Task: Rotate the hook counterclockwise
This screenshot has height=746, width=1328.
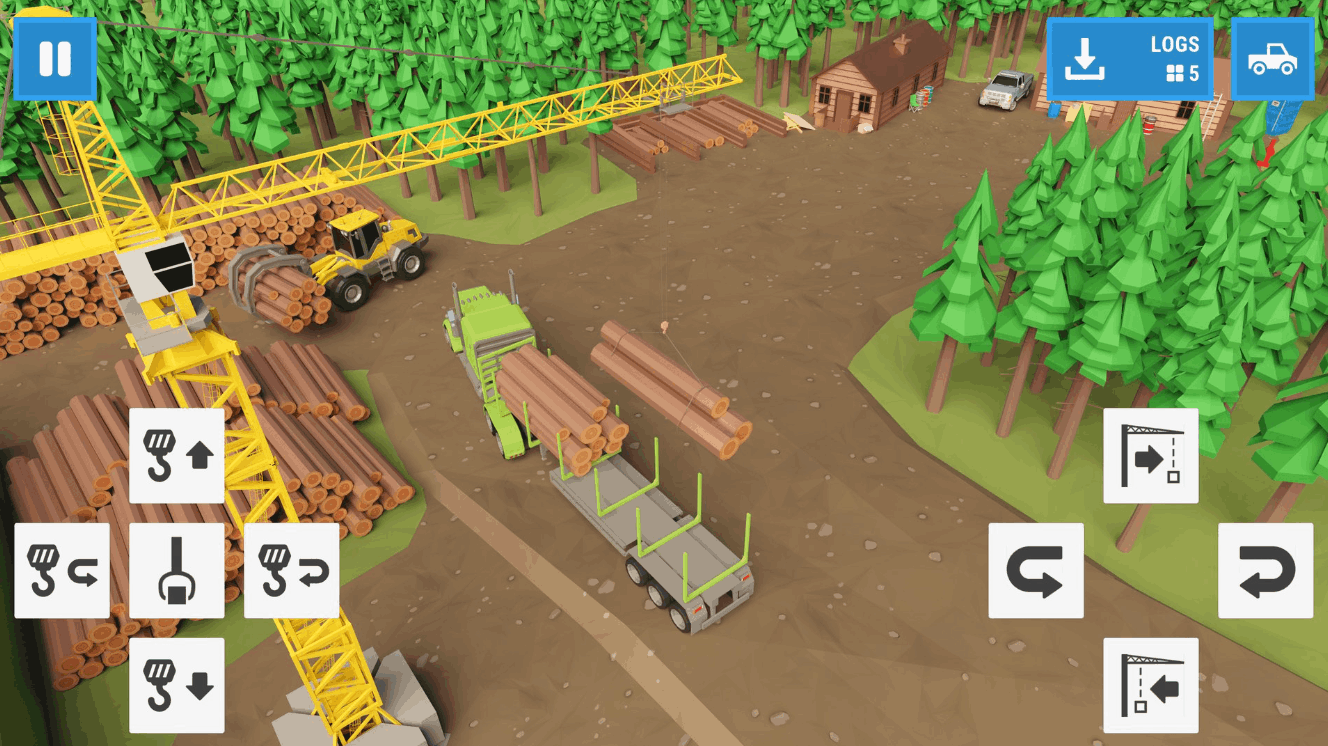Action: tap(62, 571)
